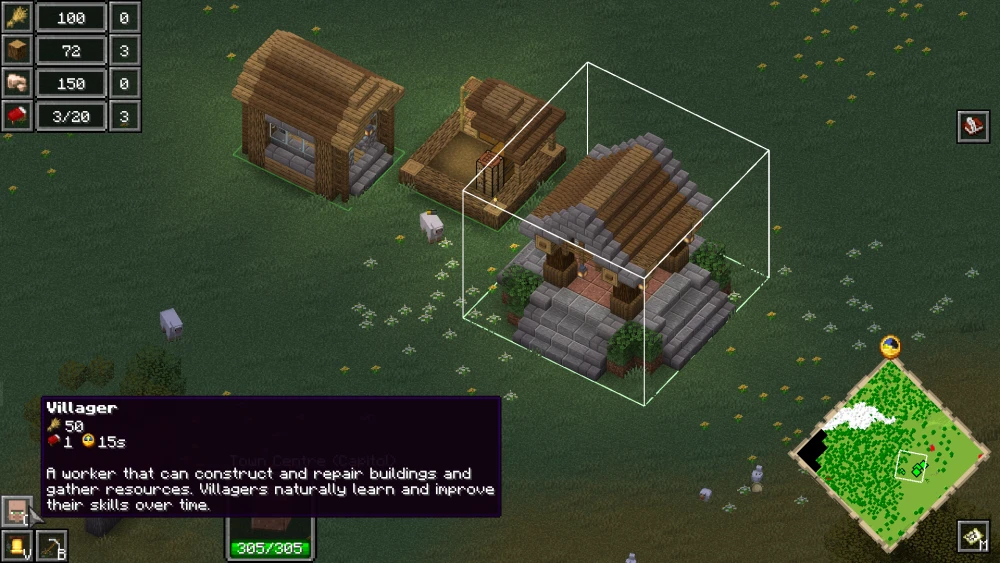Select the pickaxe button

51,546
